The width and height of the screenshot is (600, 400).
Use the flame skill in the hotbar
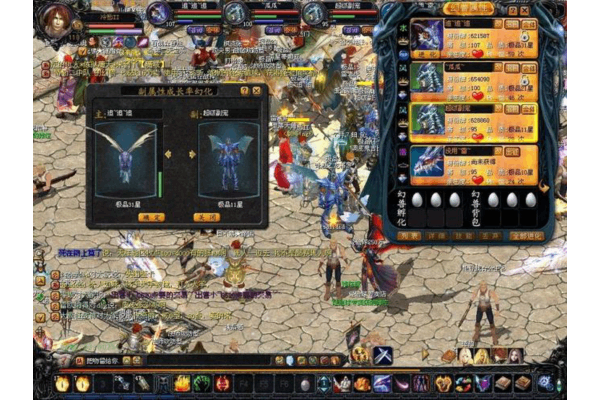[x=182, y=384]
